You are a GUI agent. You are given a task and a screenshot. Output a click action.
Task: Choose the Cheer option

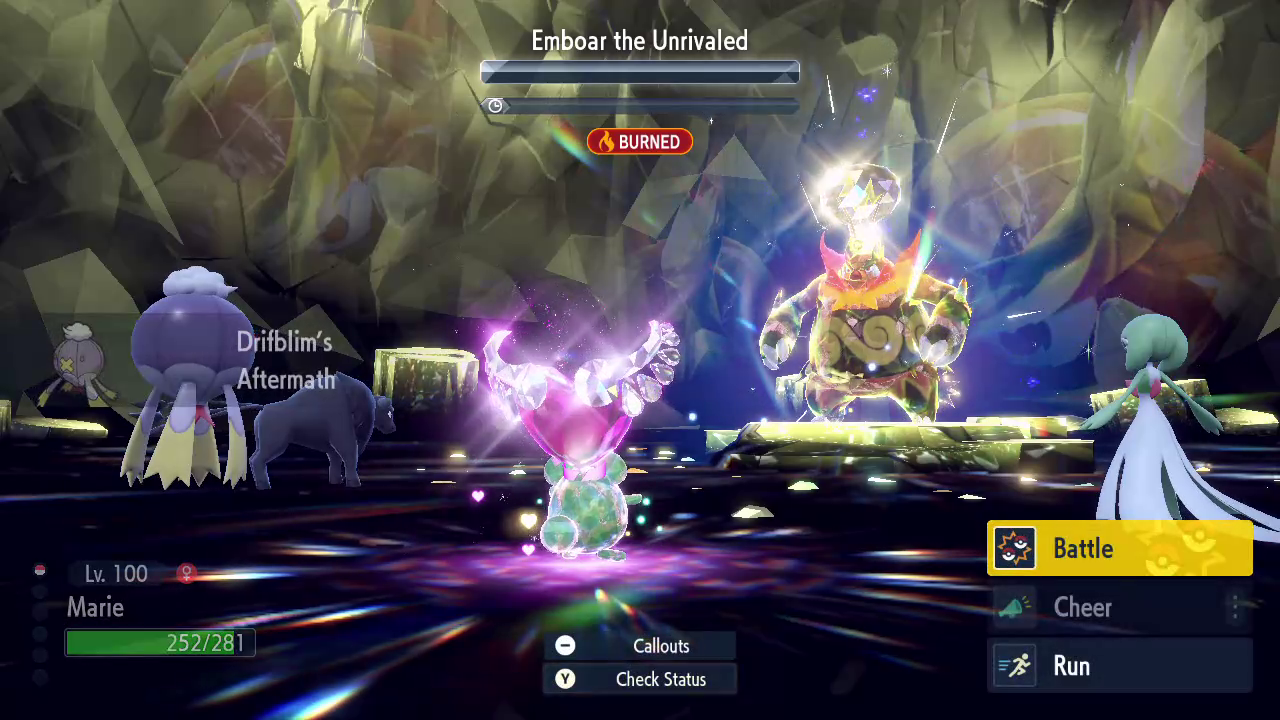(1119, 607)
